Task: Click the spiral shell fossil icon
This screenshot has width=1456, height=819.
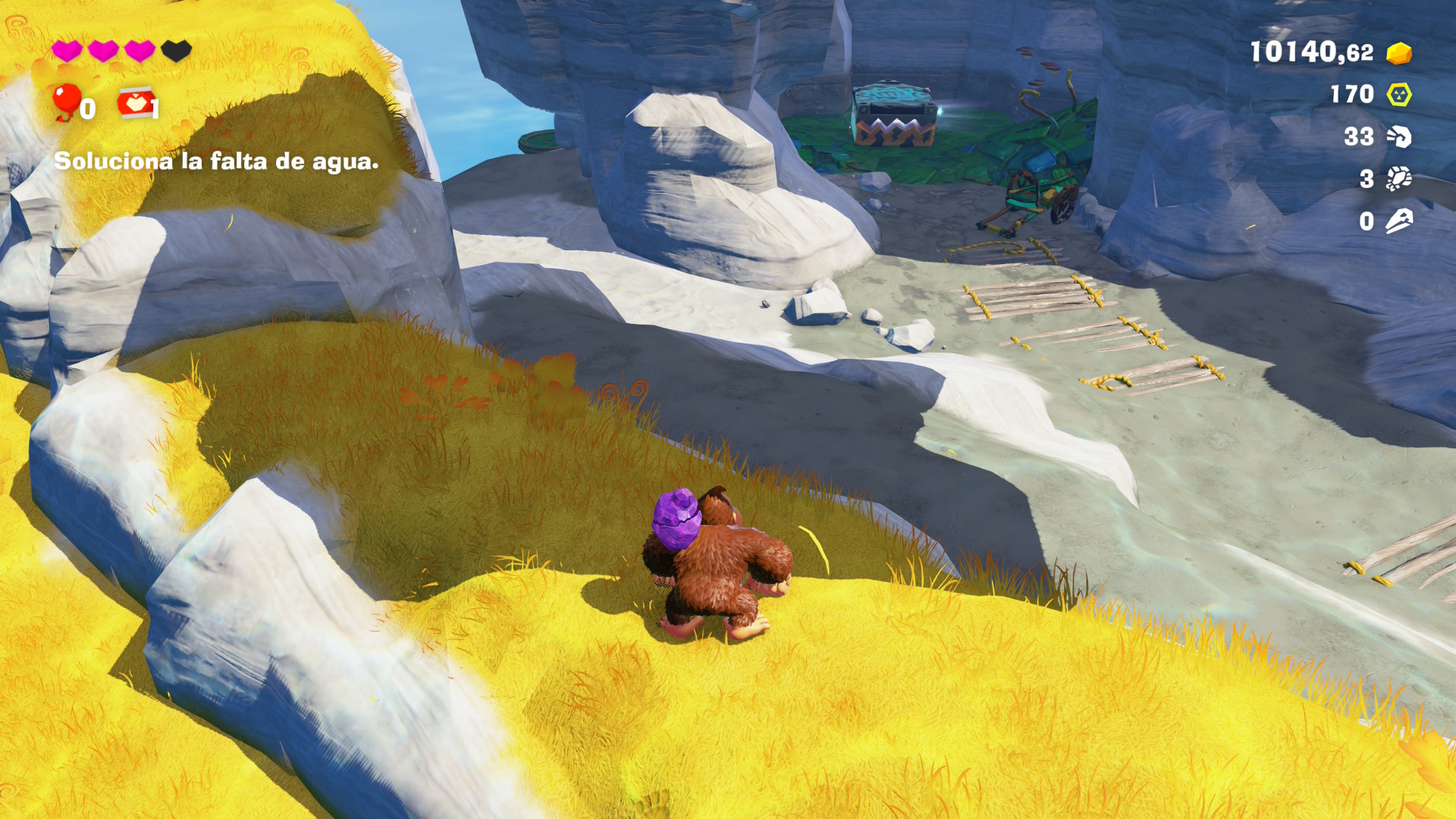Action: (1398, 136)
